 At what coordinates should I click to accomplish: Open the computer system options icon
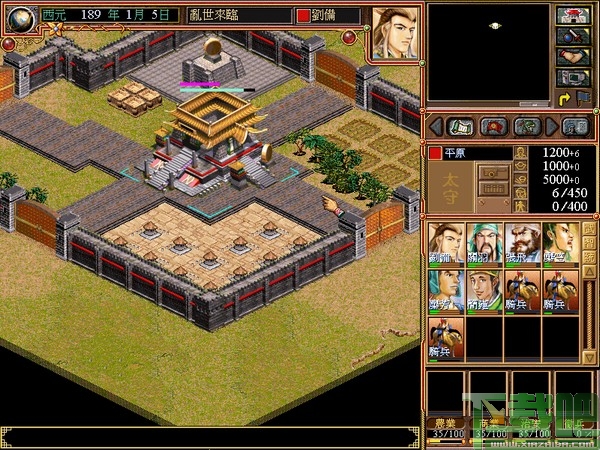tap(572, 77)
